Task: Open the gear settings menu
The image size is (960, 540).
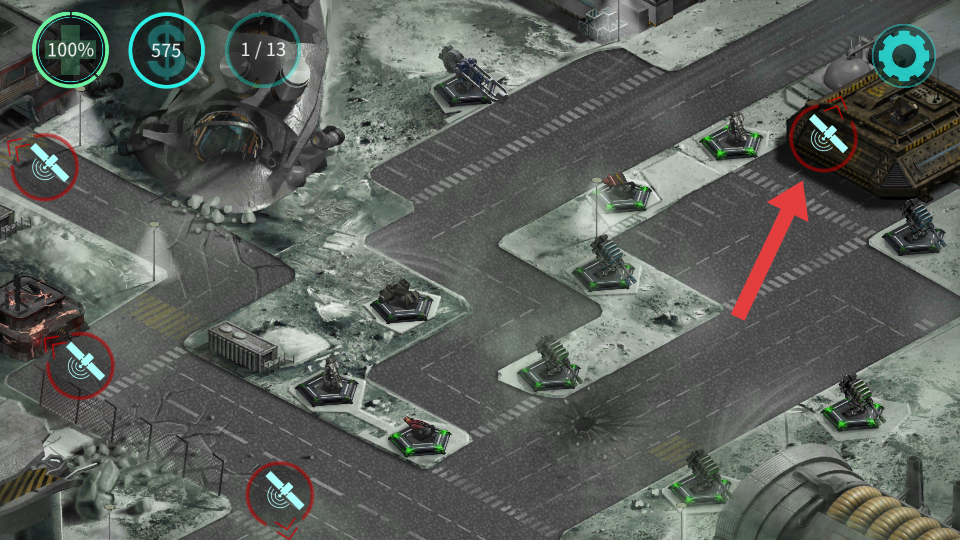Action: tap(903, 56)
